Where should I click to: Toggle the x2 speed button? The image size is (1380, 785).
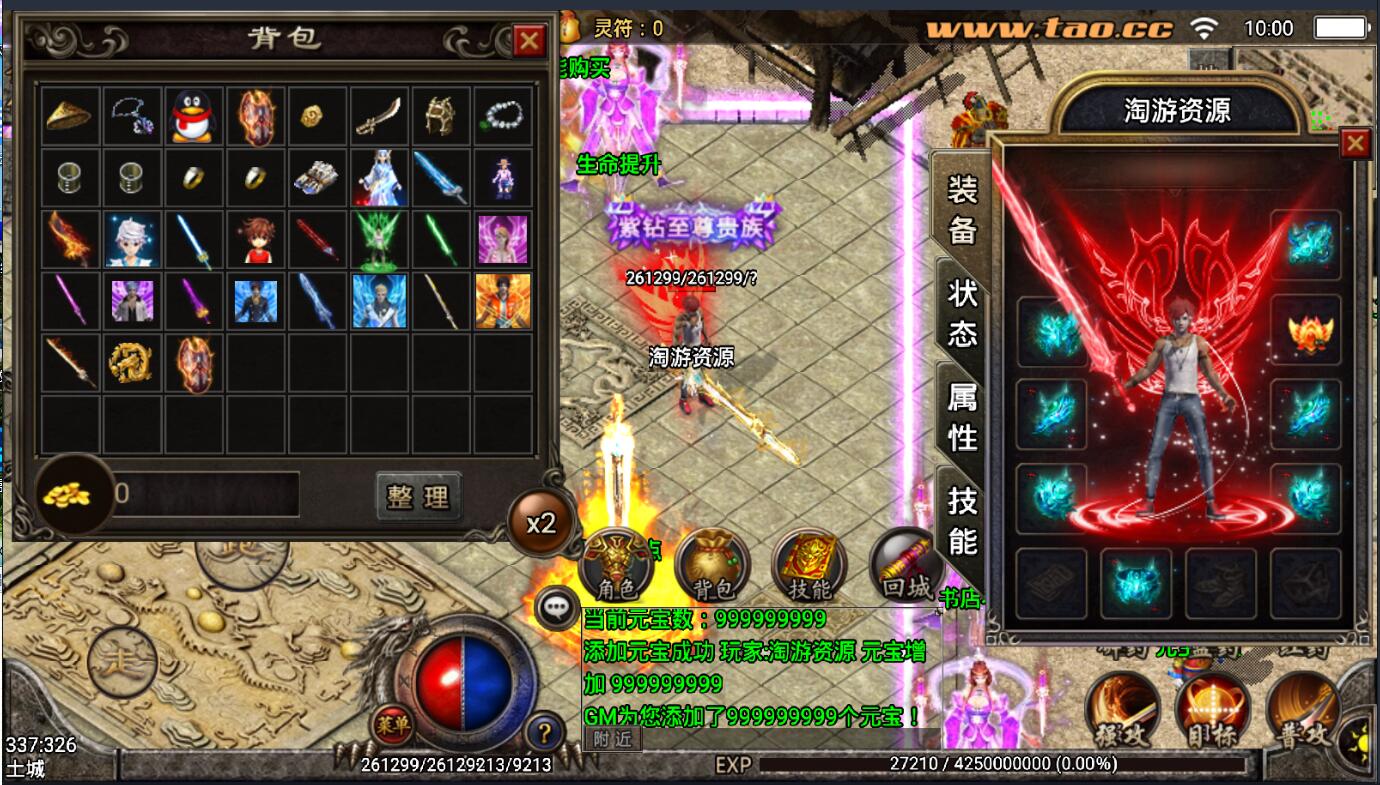coord(541,523)
